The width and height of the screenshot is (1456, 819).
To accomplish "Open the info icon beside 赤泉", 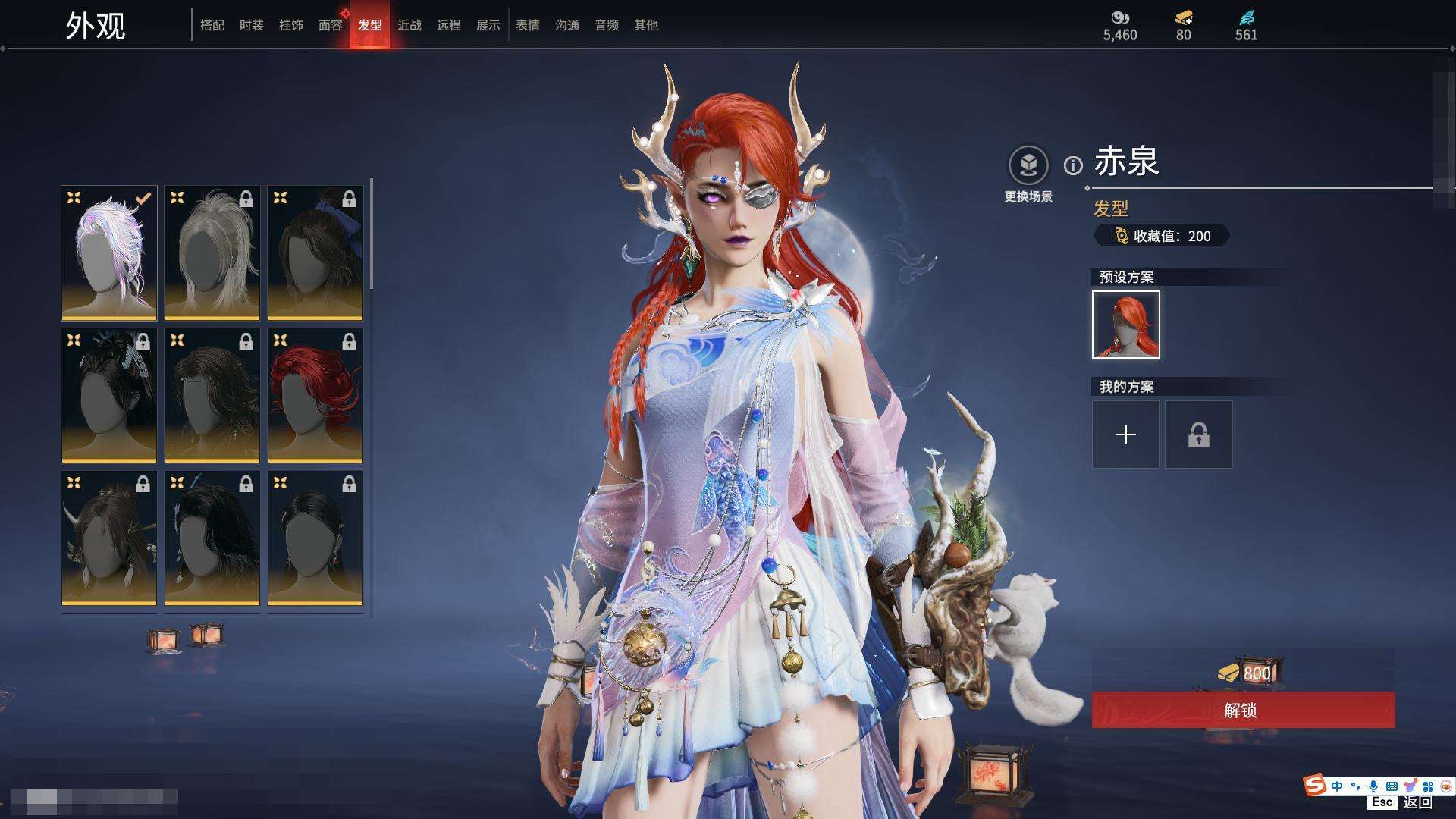I will (x=1073, y=165).
